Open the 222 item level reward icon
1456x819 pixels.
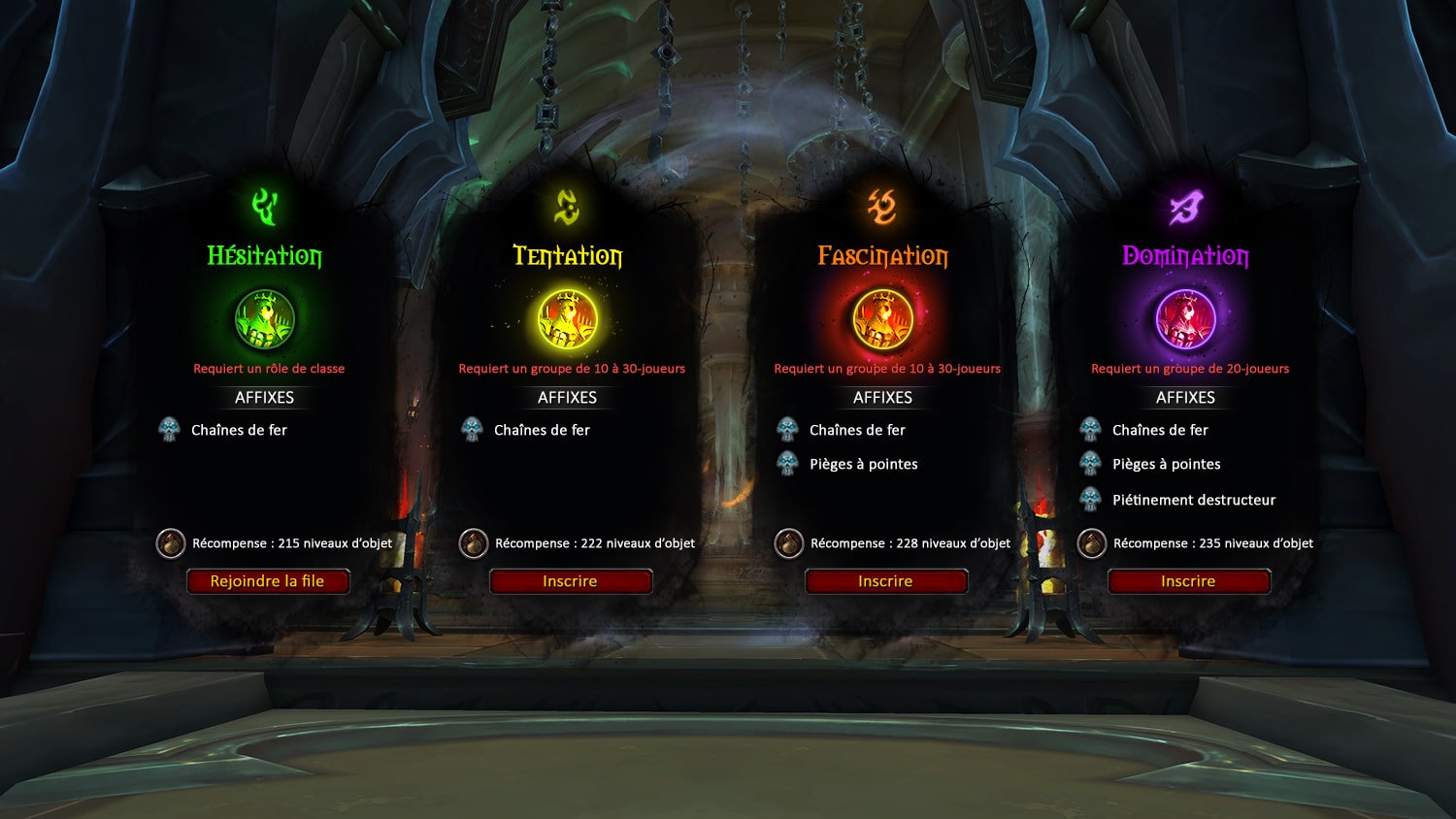[x=473, y=543]
